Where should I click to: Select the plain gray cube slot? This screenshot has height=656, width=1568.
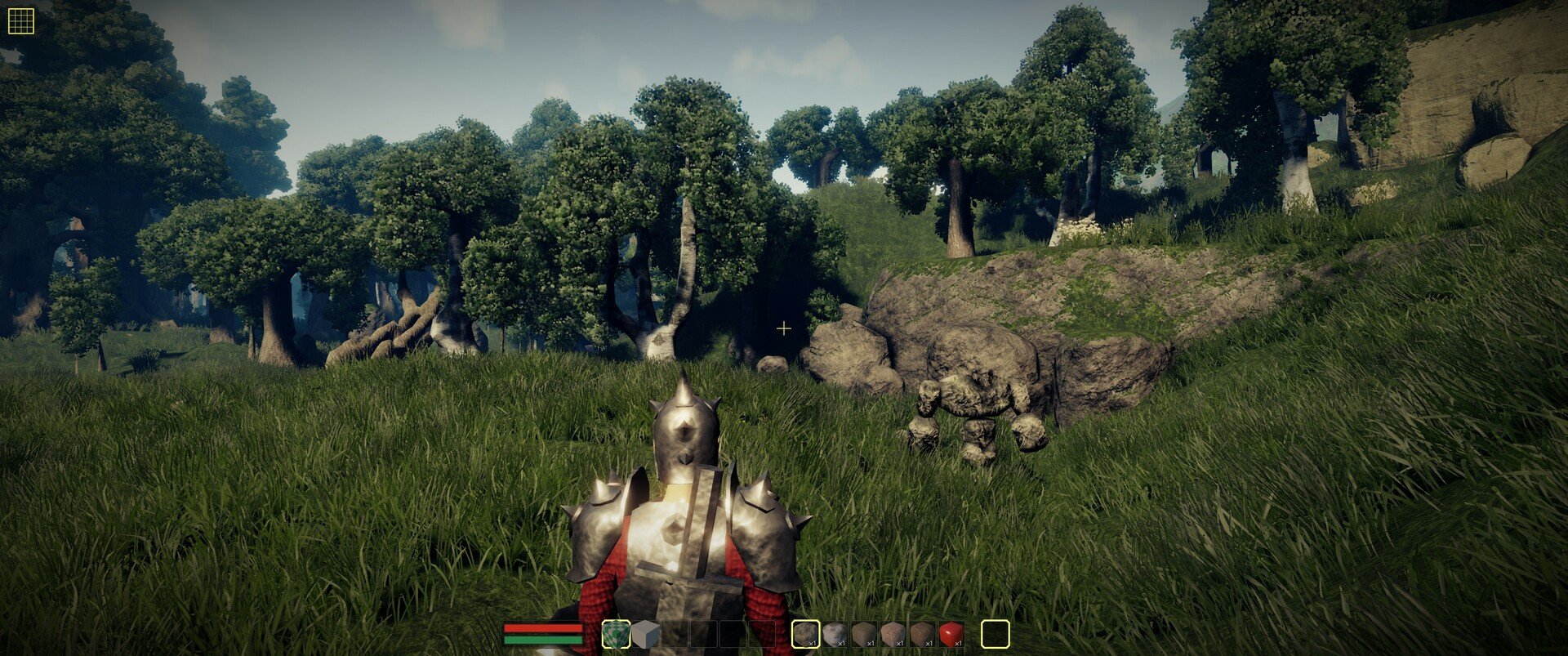pyautogui.click(x=645, y=634)
